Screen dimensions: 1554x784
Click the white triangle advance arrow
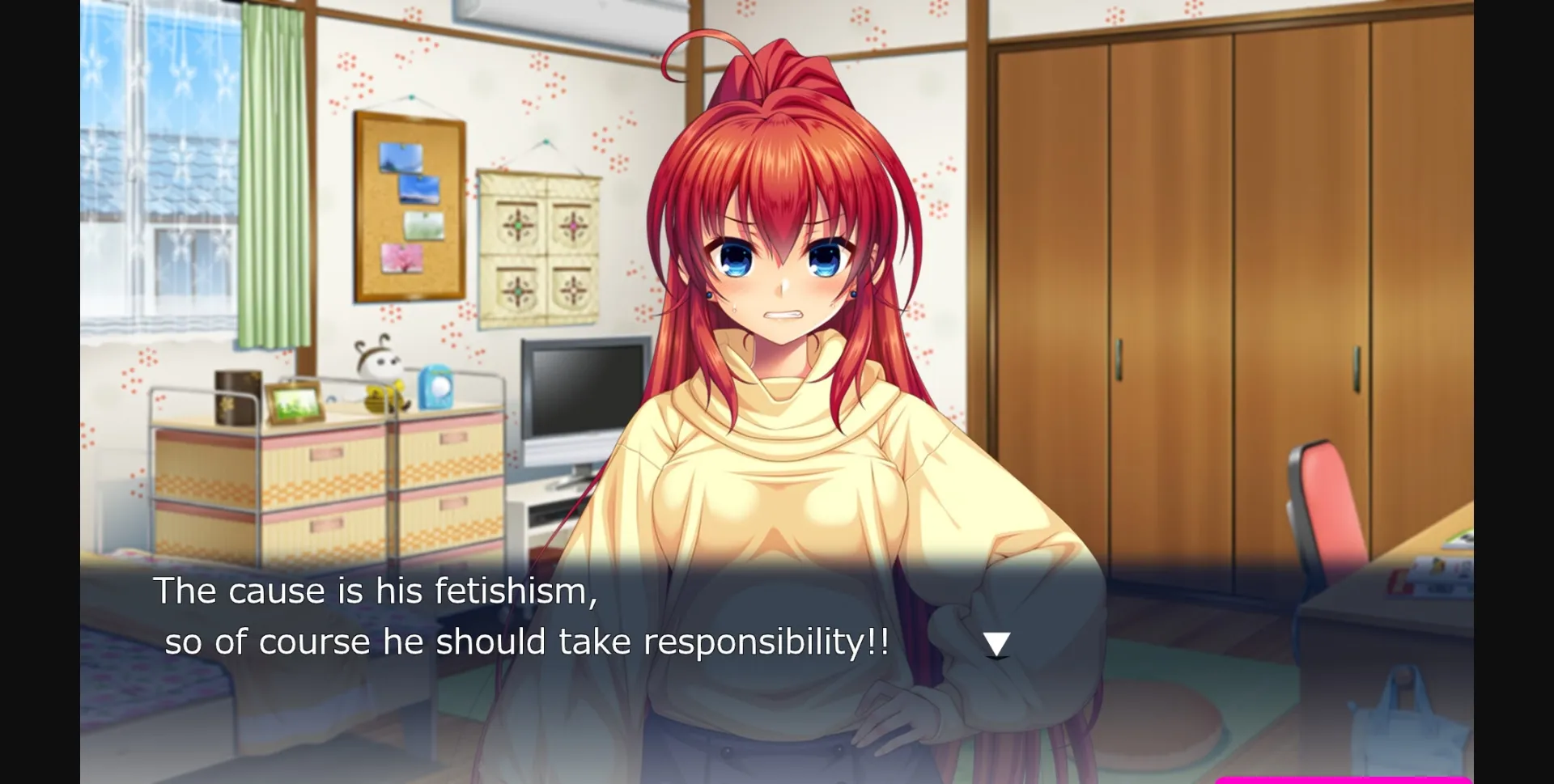(997, 642)
